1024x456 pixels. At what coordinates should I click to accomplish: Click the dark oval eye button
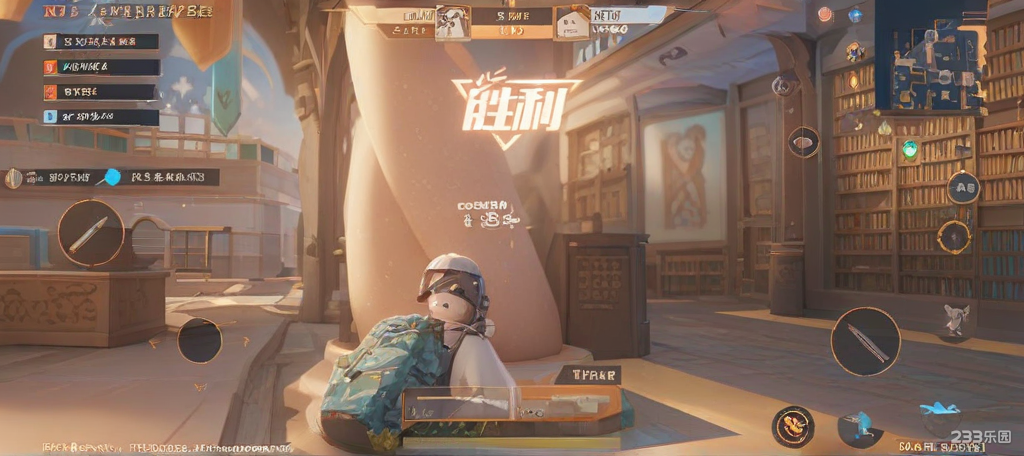pos(802,142)
